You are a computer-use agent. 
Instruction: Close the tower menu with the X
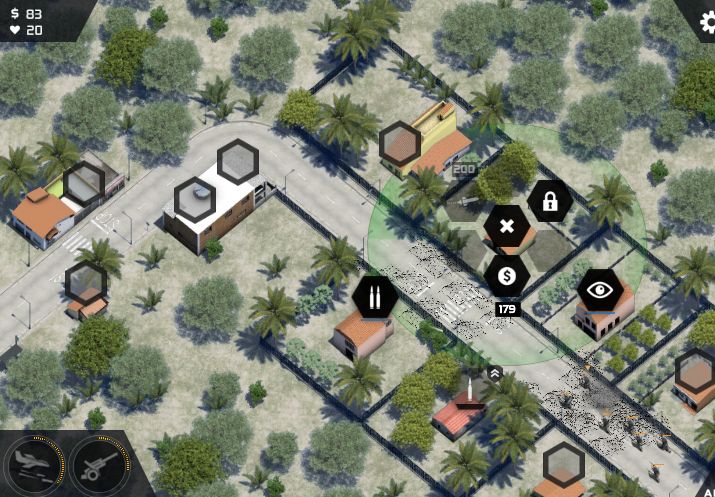(x=507, y=226)
